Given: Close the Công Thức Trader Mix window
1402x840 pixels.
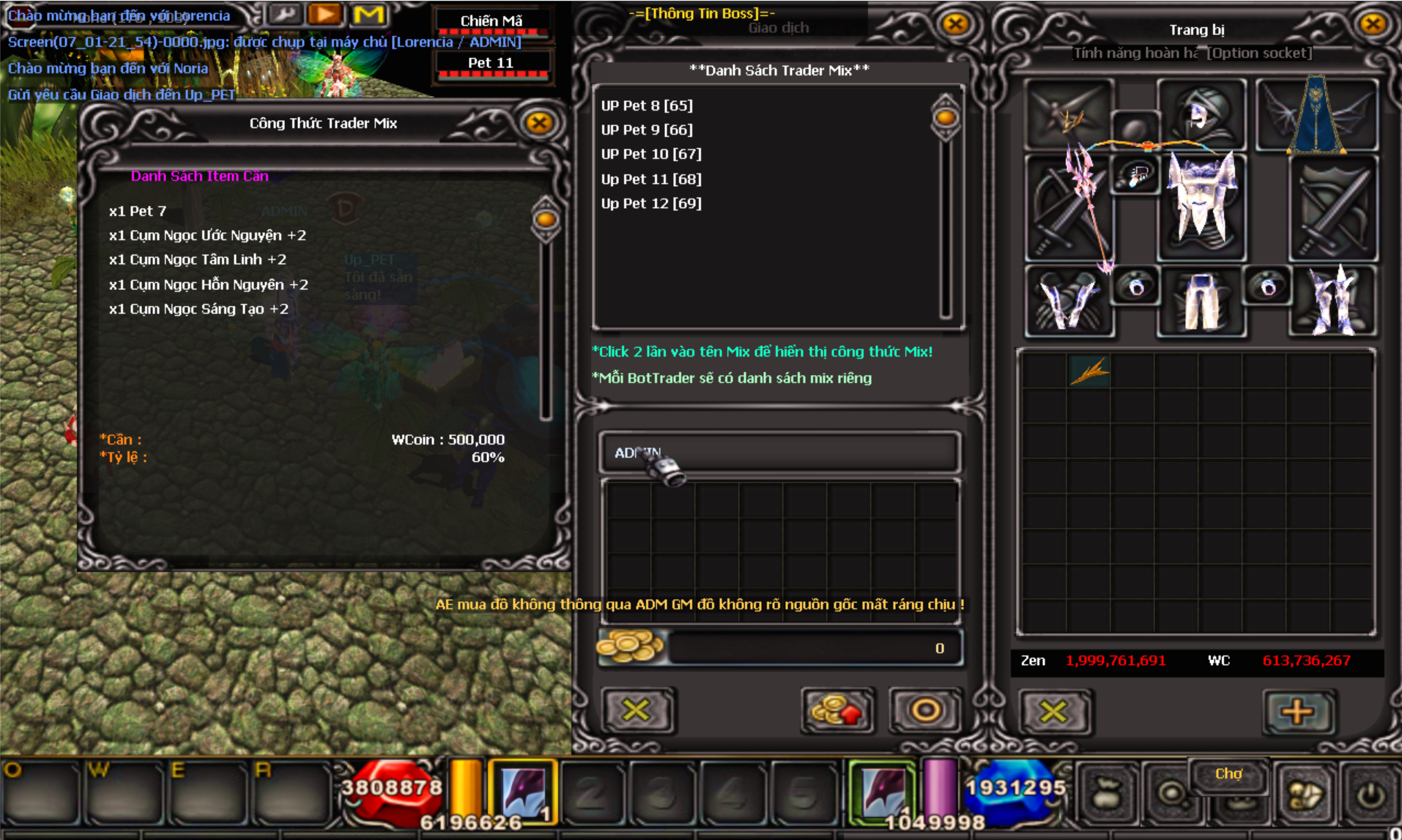Looking at the screenshot, I should coord(539,122).
